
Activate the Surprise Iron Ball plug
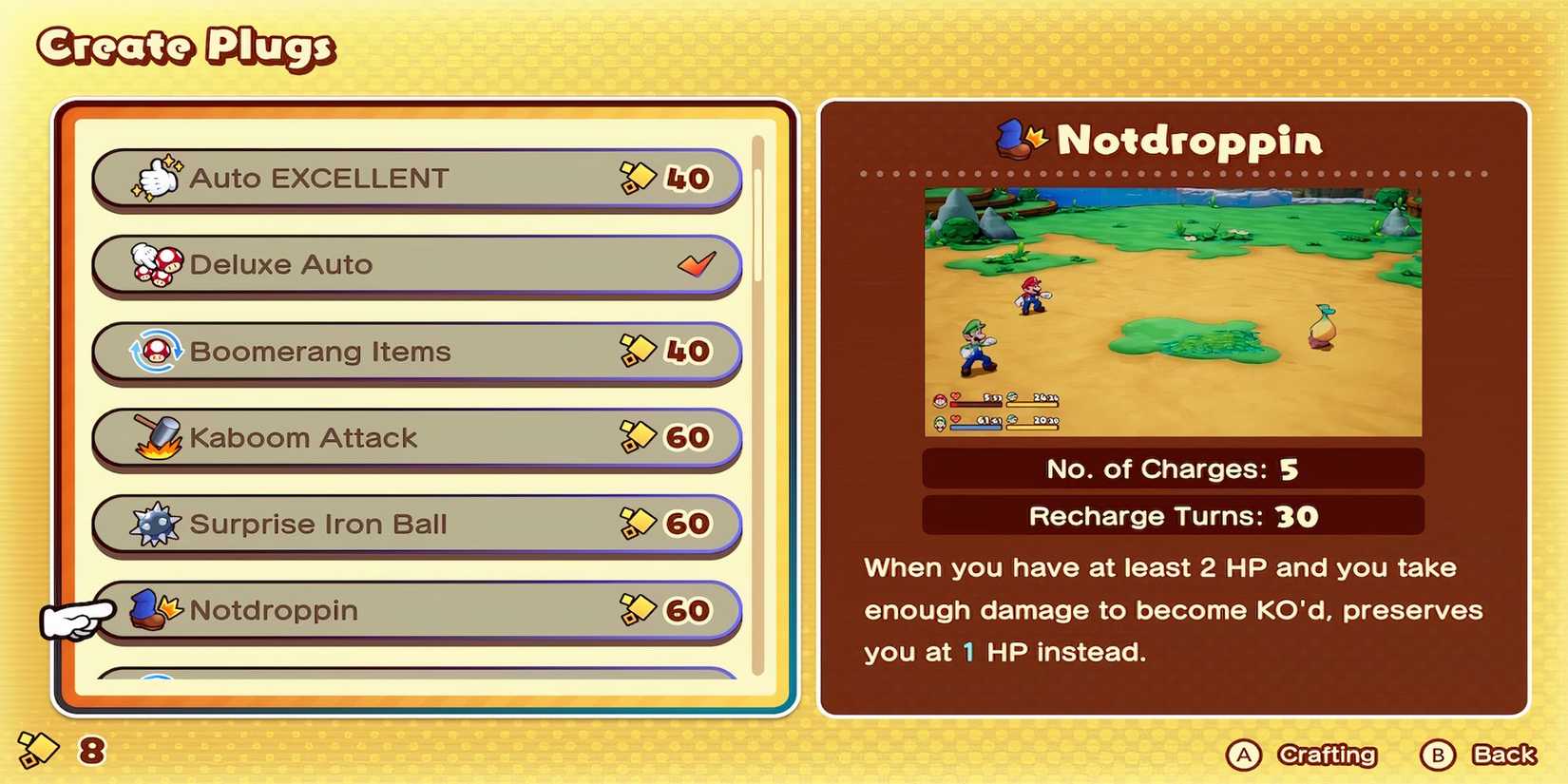(x=418, y=522)
